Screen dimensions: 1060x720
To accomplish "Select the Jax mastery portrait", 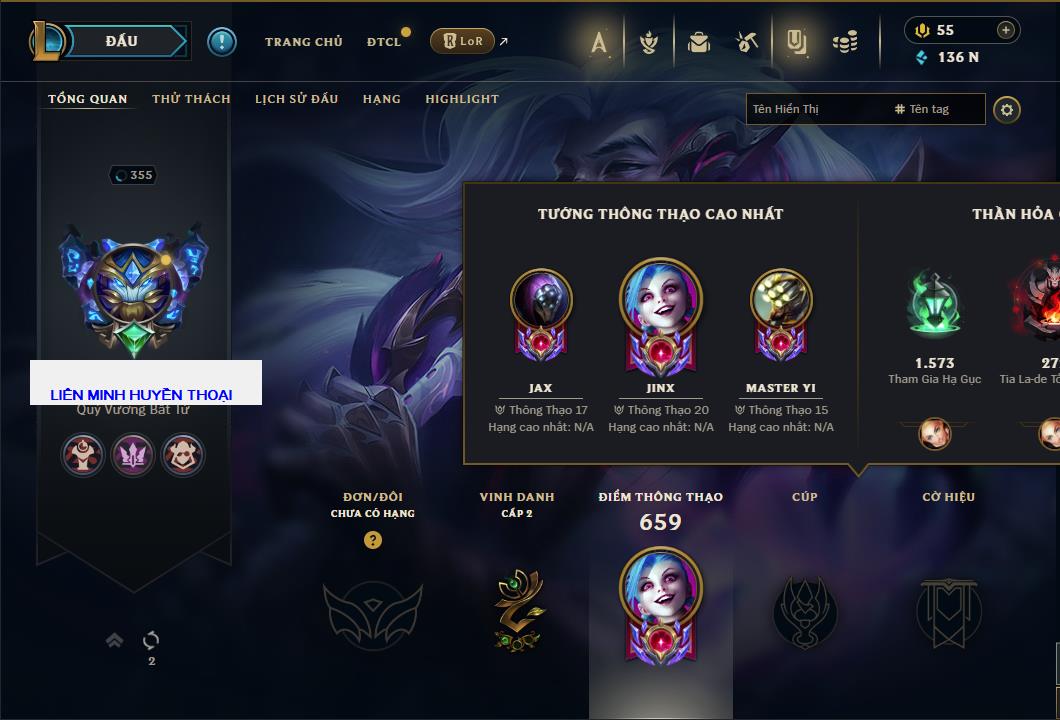I will 541,300.
